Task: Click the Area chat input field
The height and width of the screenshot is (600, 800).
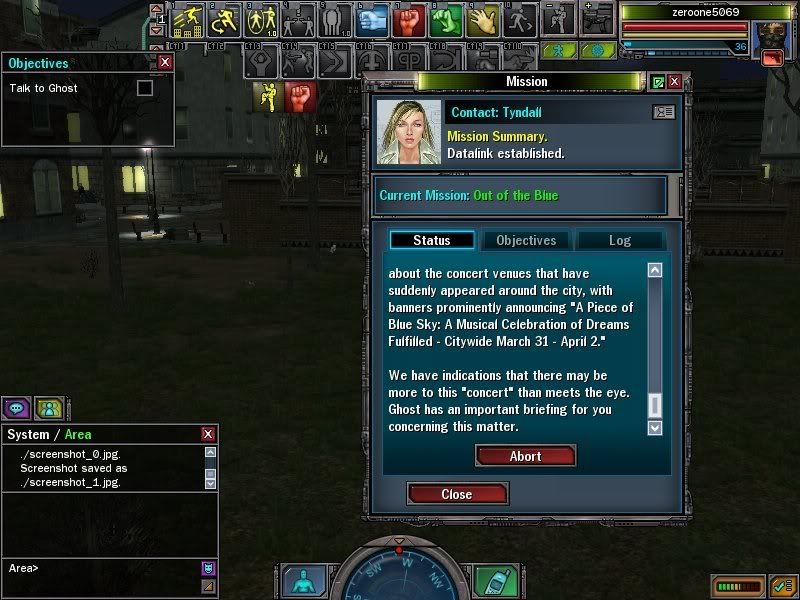Action: [x=100, y=568]
